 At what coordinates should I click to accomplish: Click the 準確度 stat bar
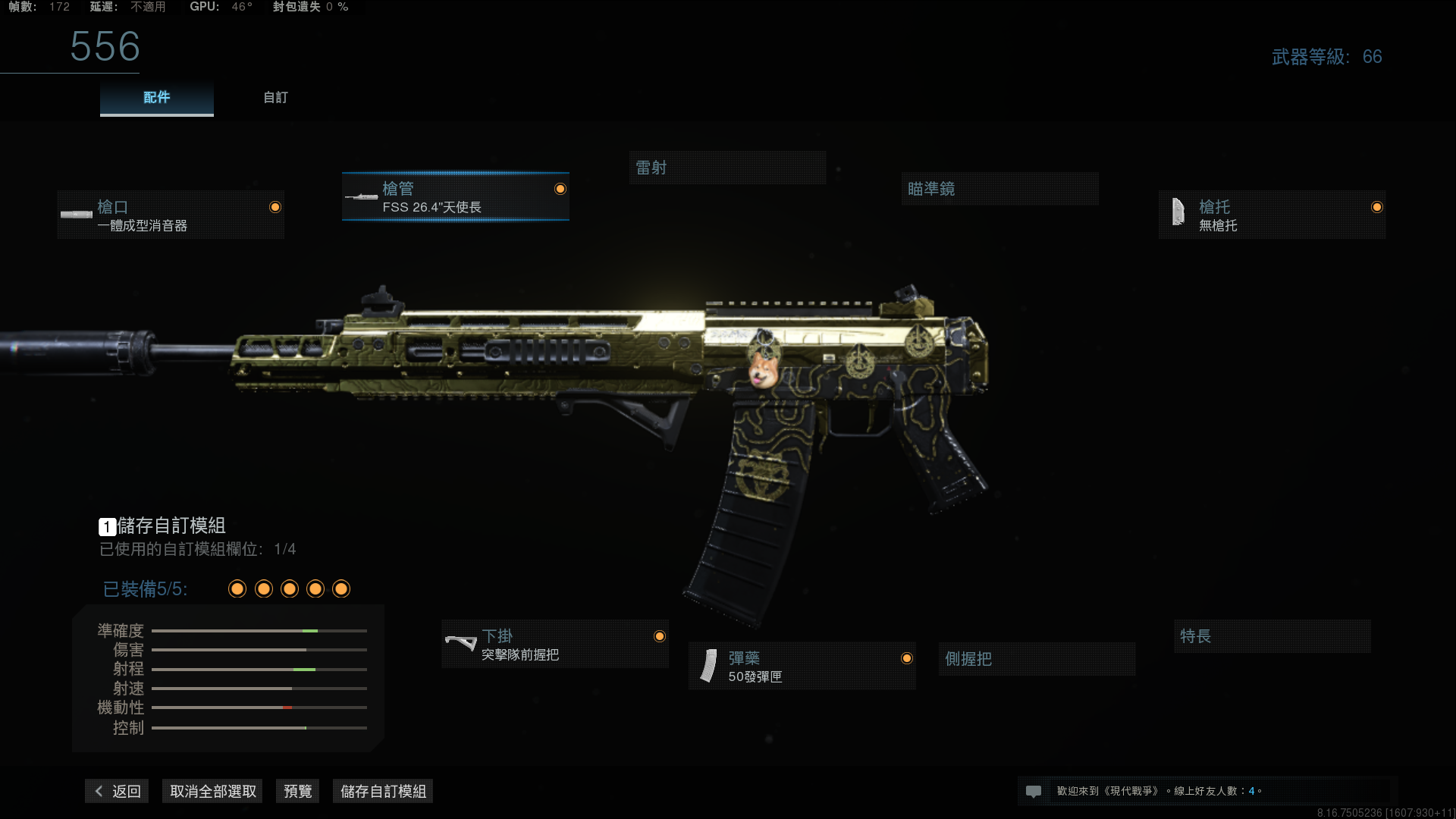point(259,630)
